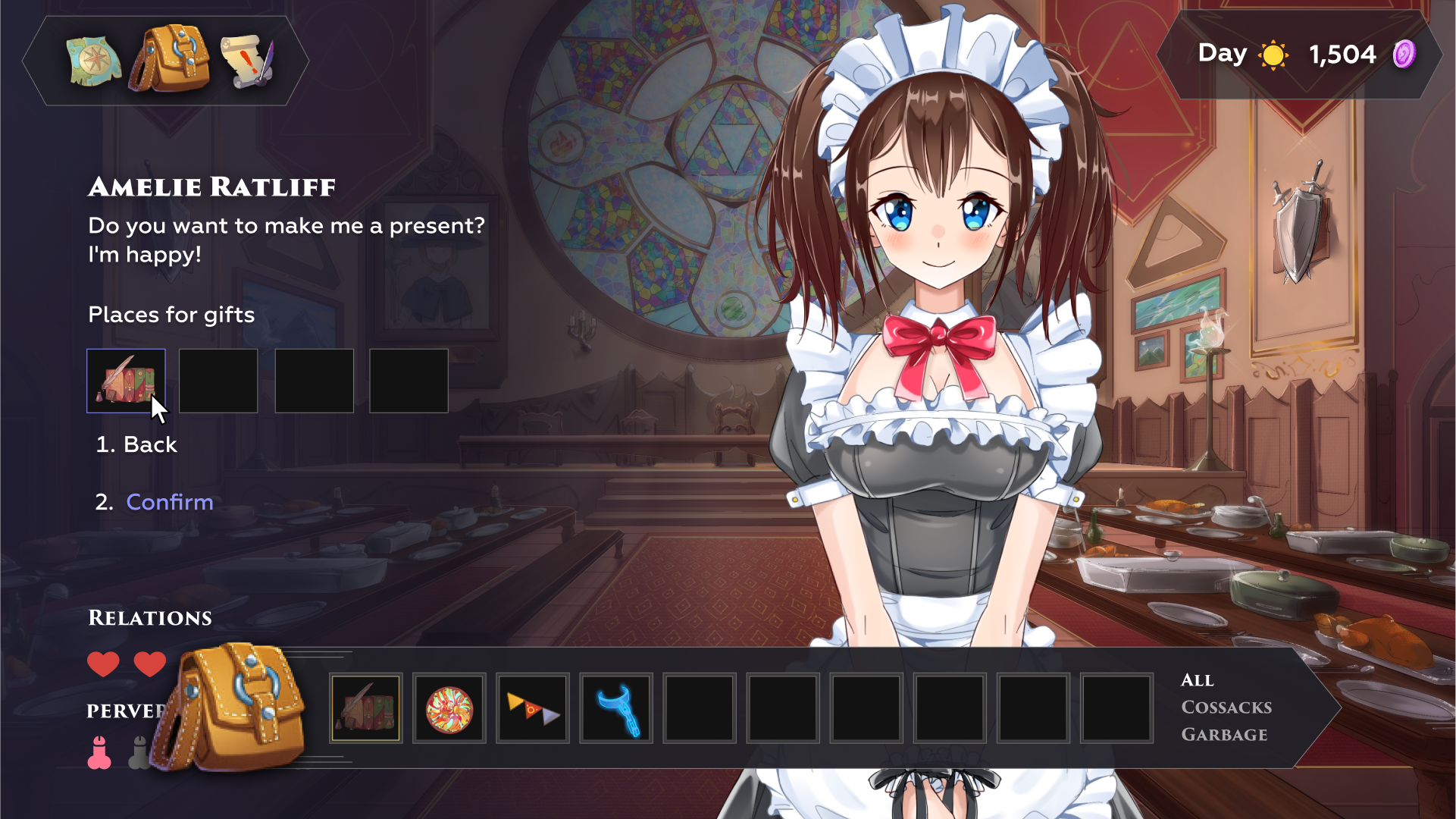Screen dimensions: 1456x819
Task: Switch to the Garbage category
Action: point(1224,735)
